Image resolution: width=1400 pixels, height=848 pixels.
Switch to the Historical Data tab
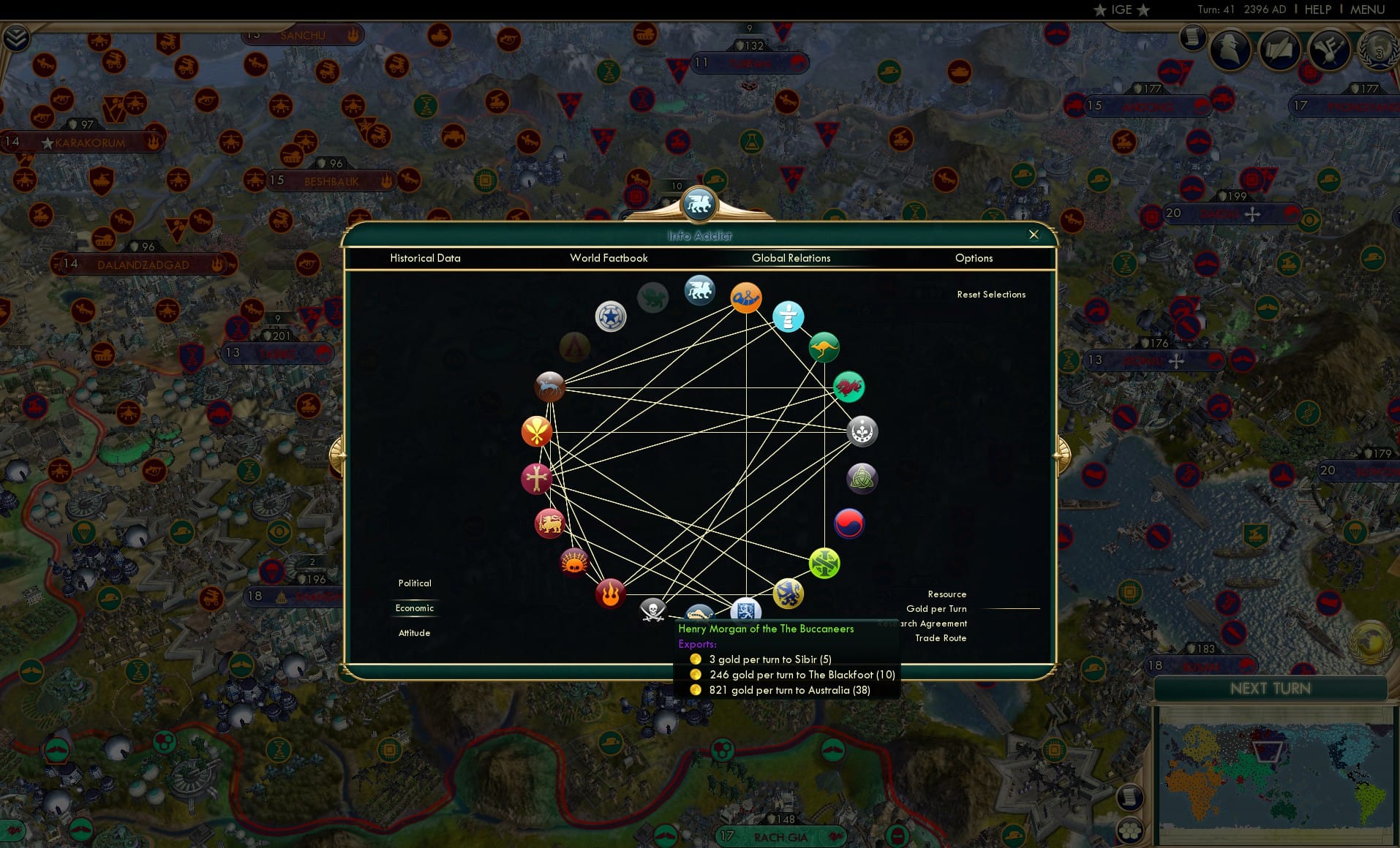pos(426,258)
